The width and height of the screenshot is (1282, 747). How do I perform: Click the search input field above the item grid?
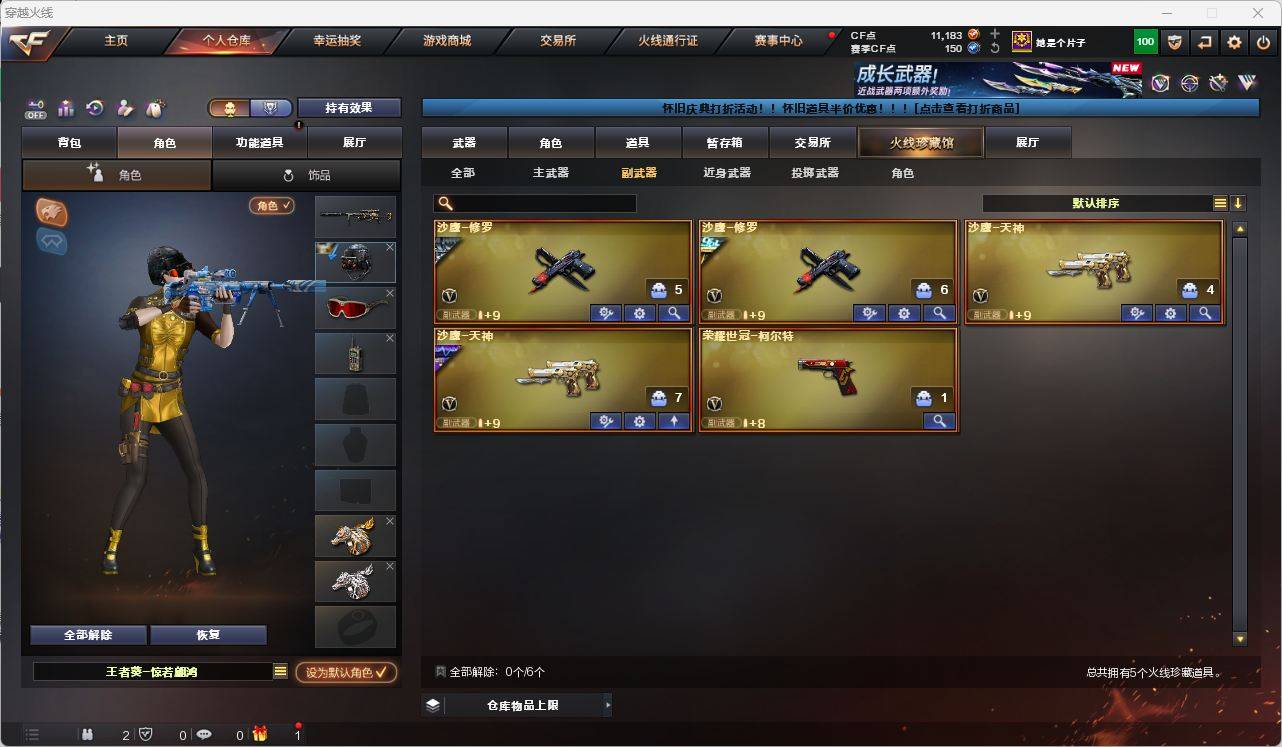click(540, 202)
